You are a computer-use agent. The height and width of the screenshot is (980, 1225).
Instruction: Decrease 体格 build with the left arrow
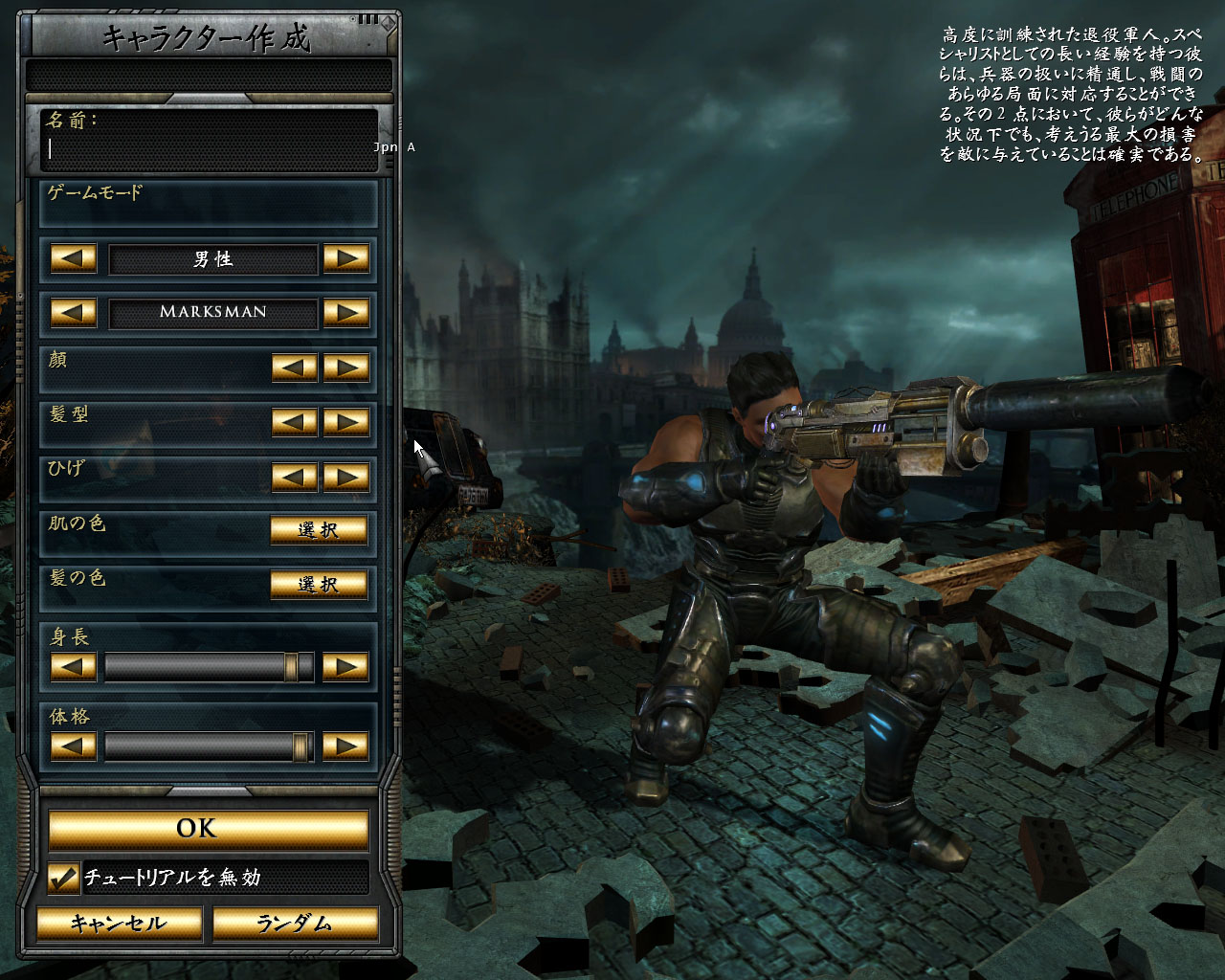[x=74, y=746]
